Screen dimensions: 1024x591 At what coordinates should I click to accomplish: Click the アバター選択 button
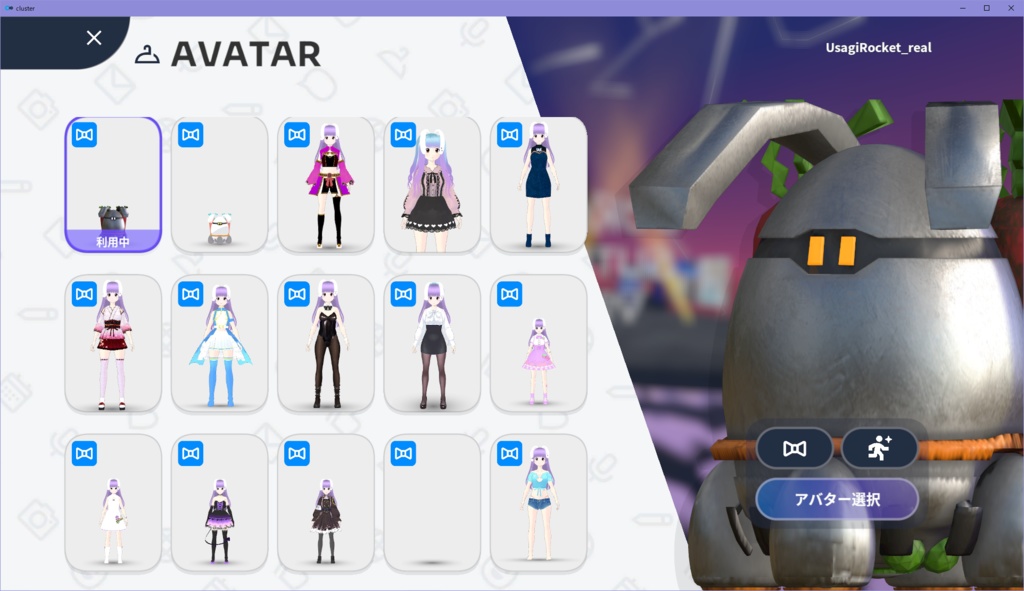tap(837, 499)
